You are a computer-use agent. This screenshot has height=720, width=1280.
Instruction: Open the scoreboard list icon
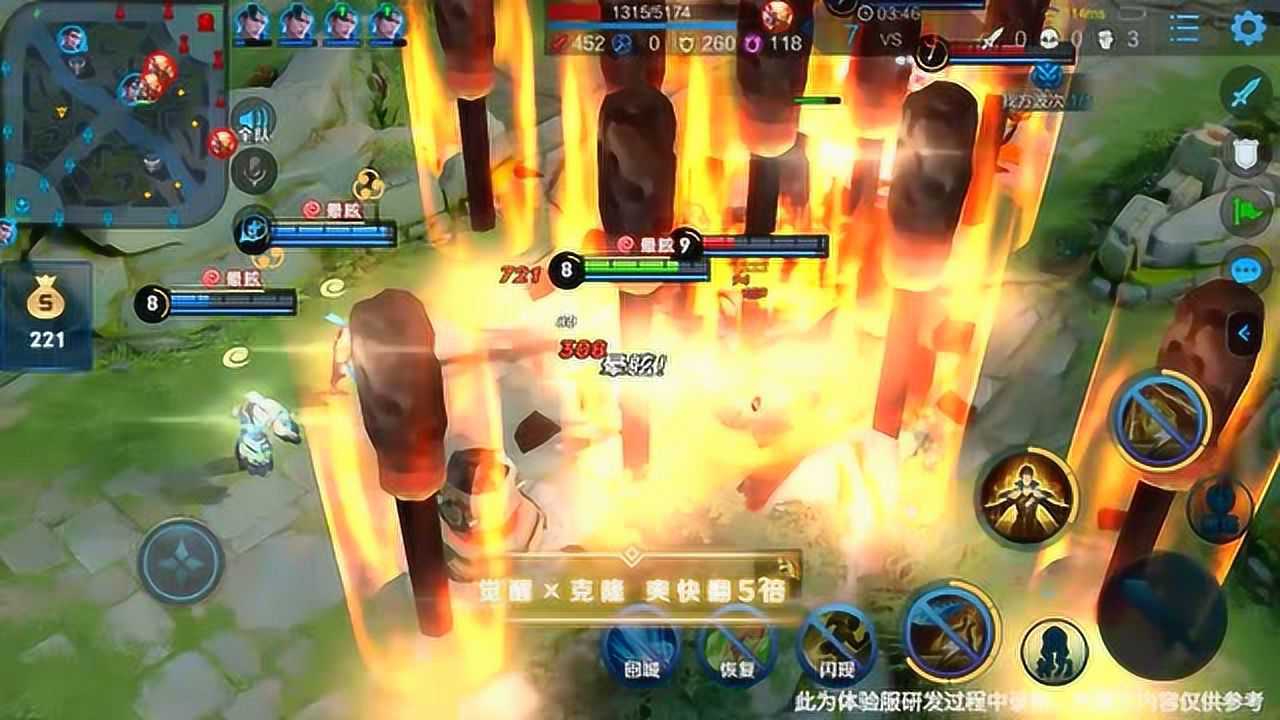pyautogui.click(x=1184, y=28)
